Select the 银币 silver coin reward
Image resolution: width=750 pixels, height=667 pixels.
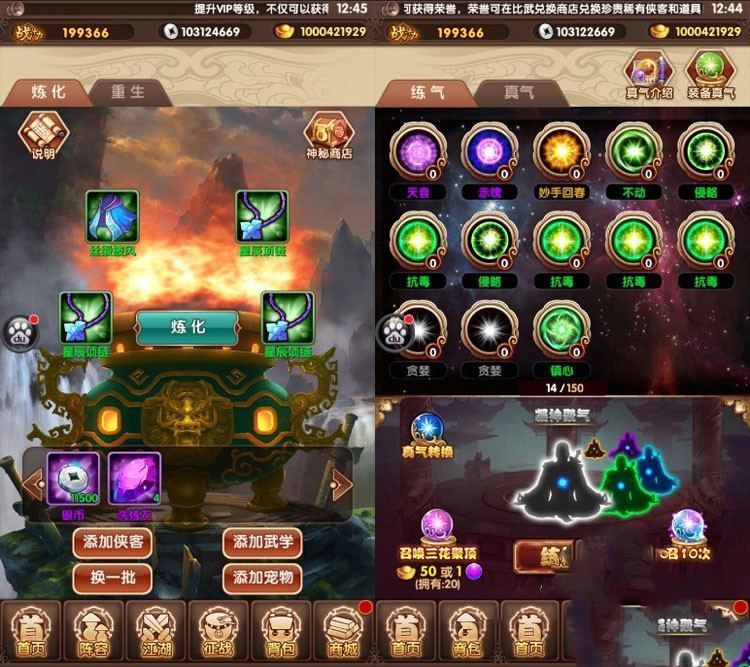pos(72,478)
